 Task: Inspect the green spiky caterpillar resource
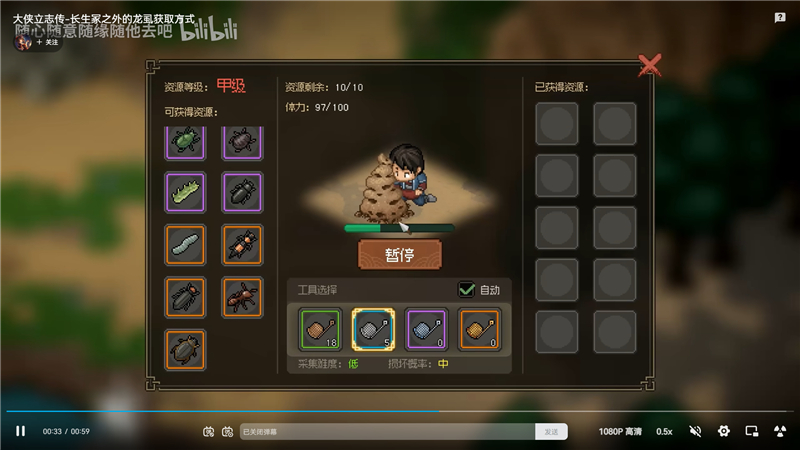pos(186,192)
